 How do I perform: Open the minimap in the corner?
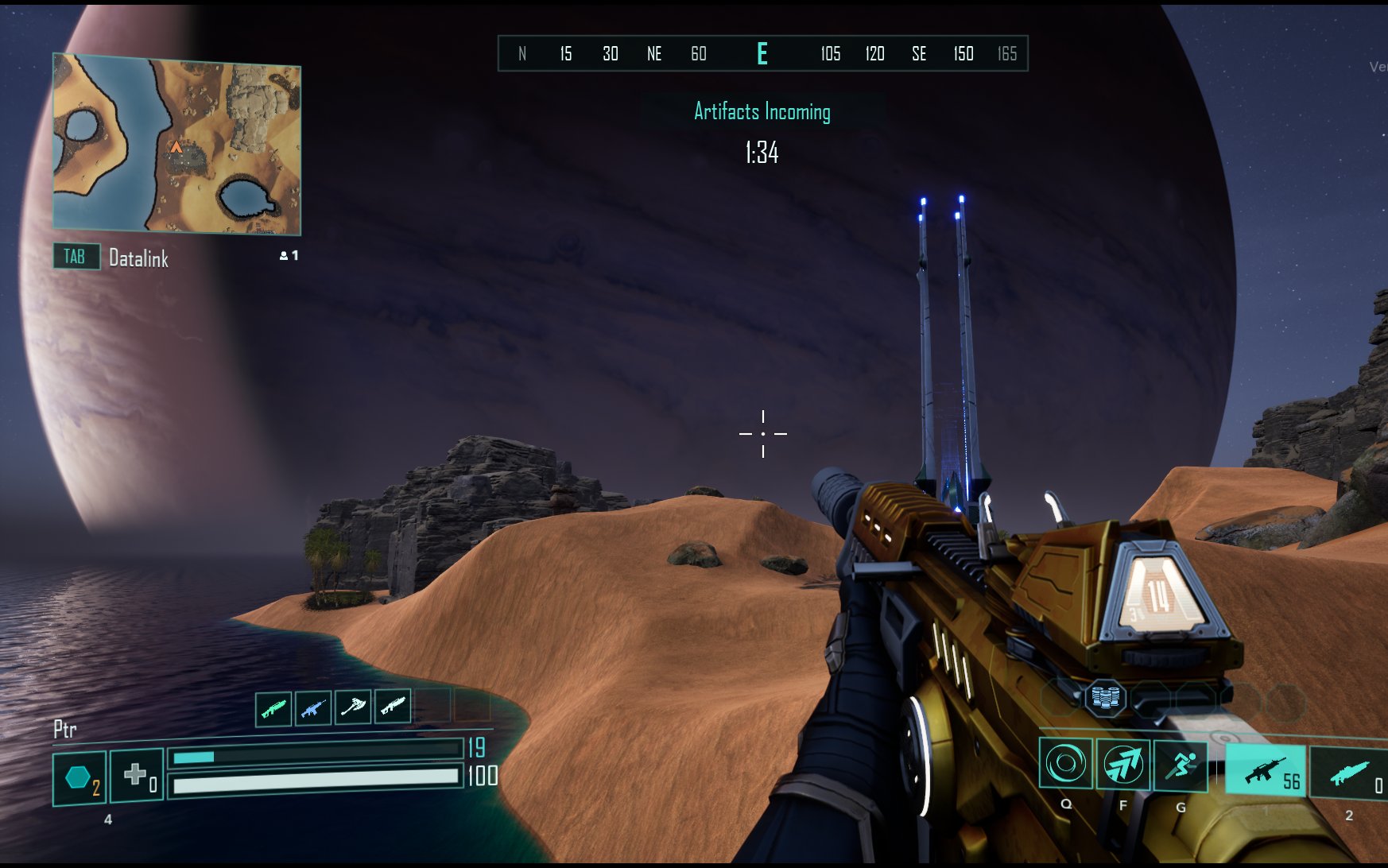(x=176, y=144)
